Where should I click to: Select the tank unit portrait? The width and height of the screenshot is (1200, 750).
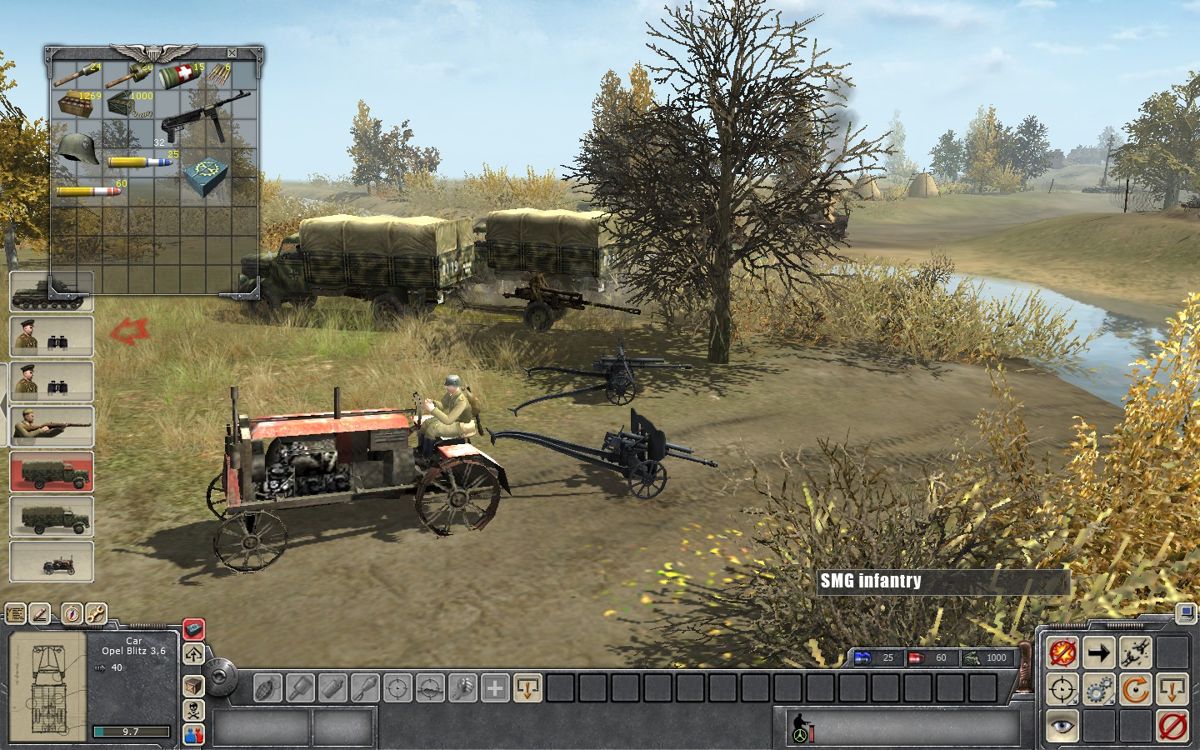point(52,292)
